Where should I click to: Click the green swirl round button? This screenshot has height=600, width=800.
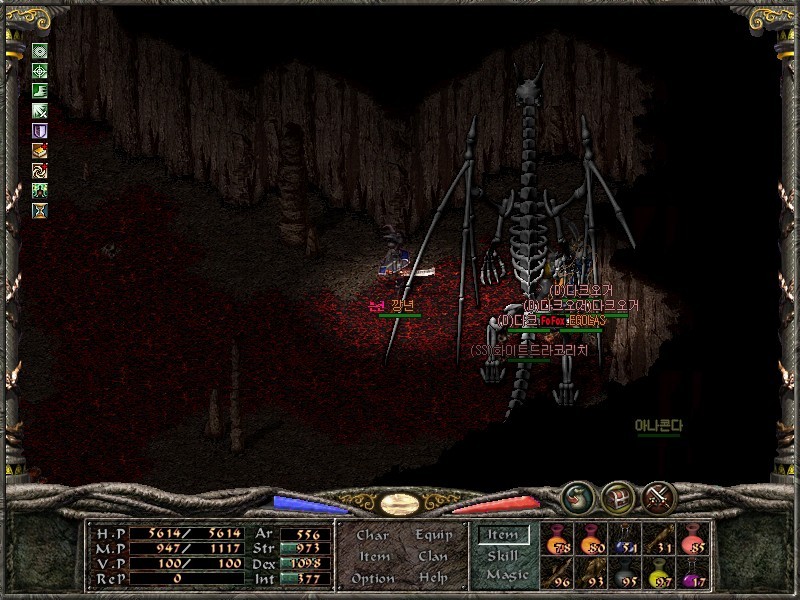(x=576, y=496)
